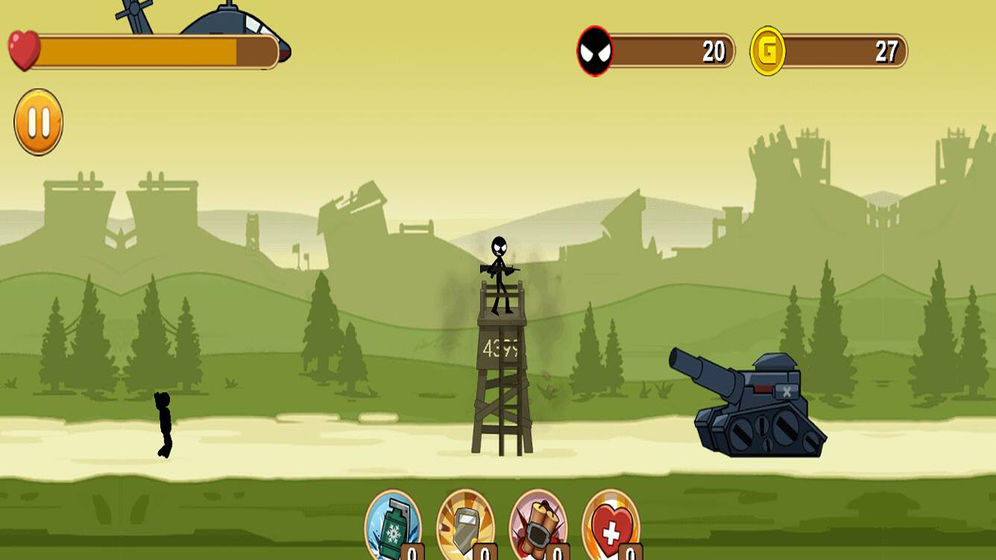Use the freeze grenade item
The width and height of the screenshot is (996, 560).
pyautogui.click(x=393, y=522)
